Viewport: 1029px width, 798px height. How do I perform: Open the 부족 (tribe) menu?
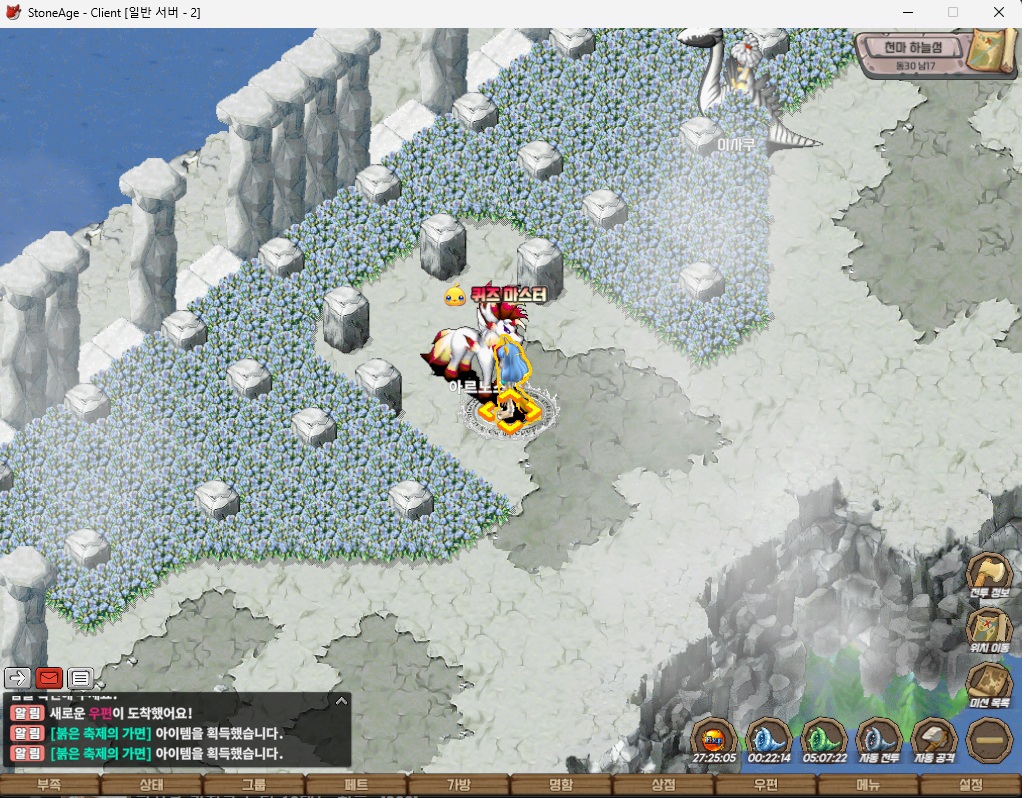point(49,785)
